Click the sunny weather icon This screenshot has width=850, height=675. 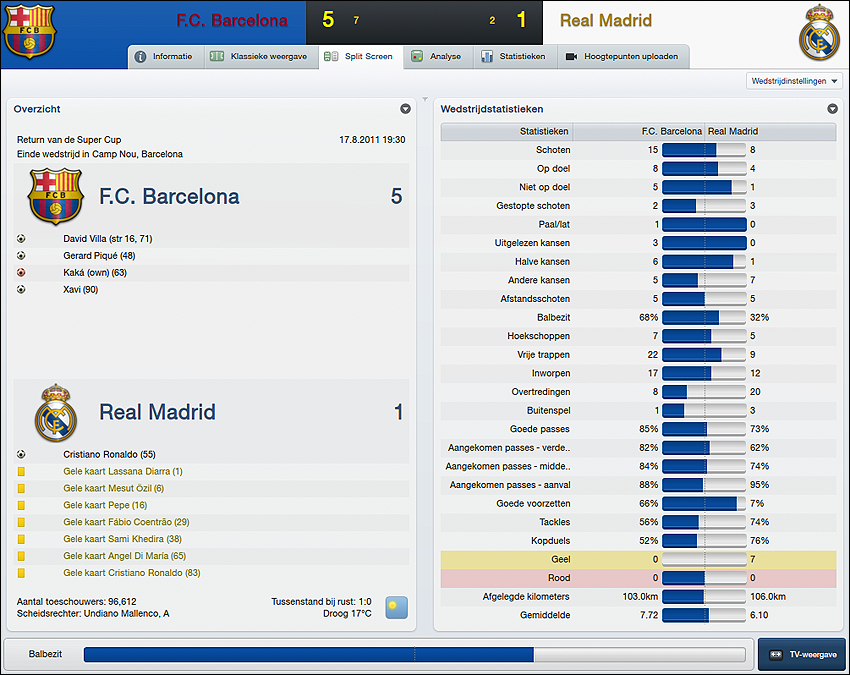398,607
